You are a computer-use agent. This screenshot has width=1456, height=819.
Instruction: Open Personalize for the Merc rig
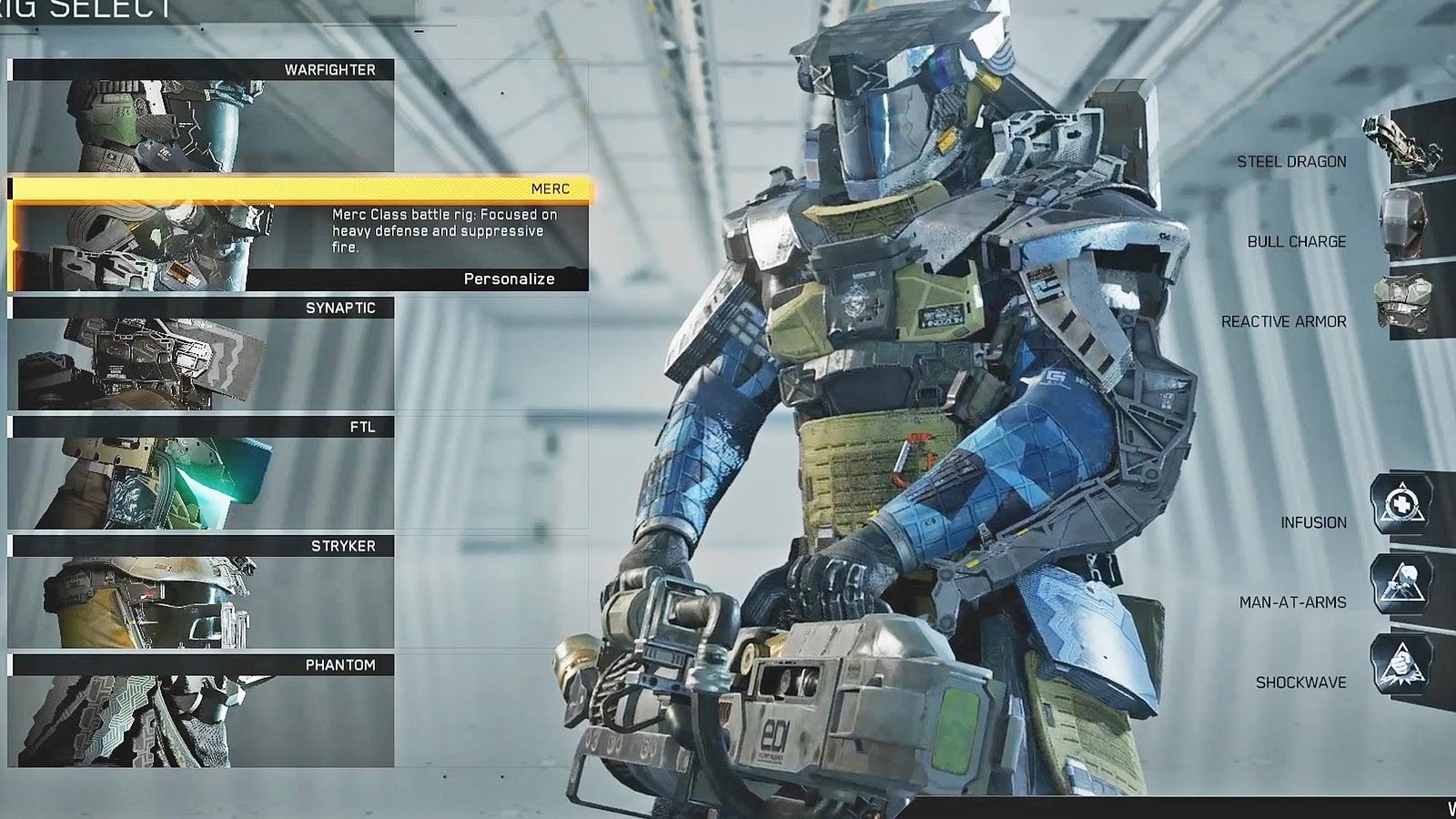tap(509, 279)
